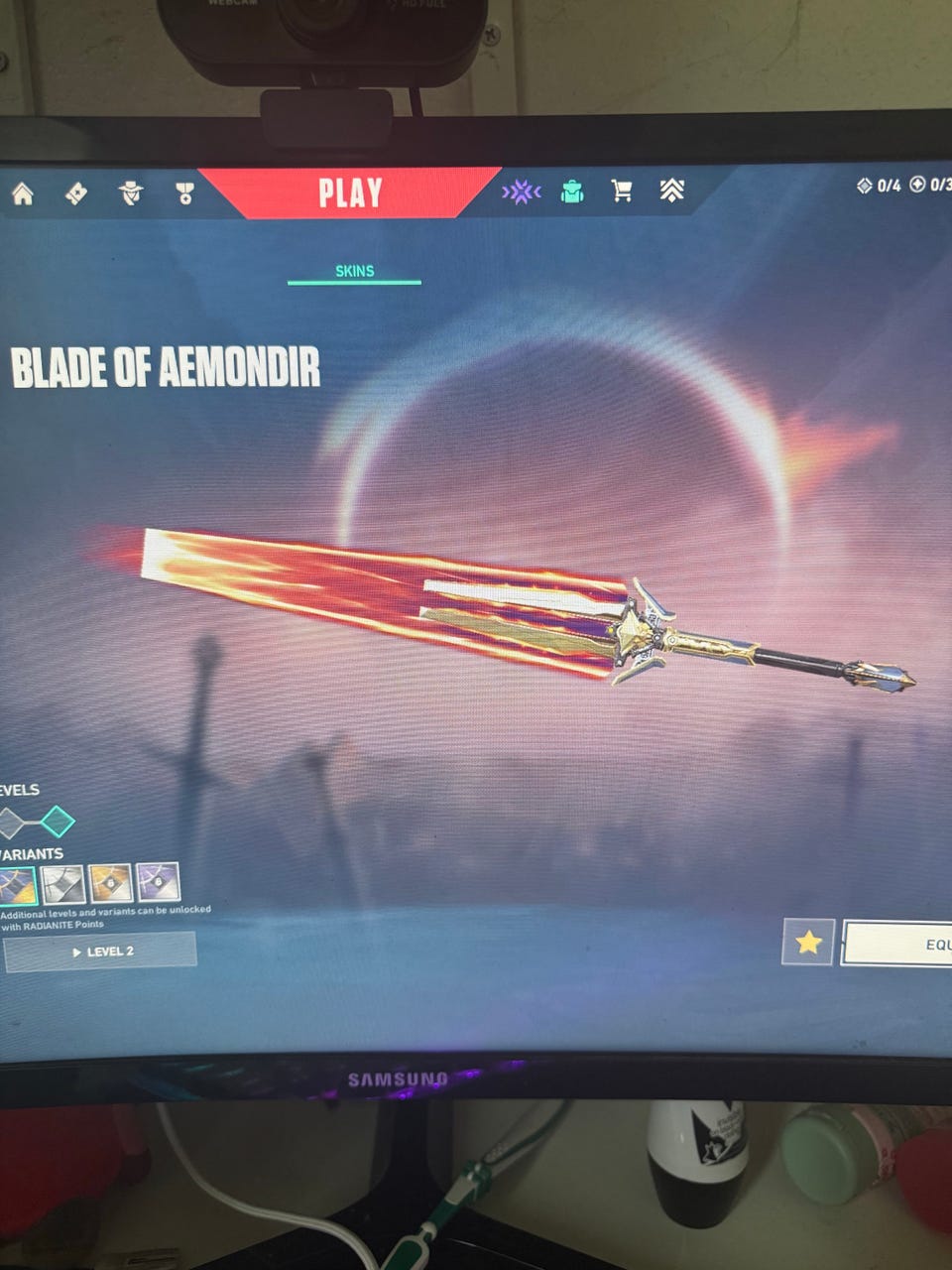Go to the Home screen icon
The height and width of the screenshot is (1270, 952).
click(x=22, y=193)
